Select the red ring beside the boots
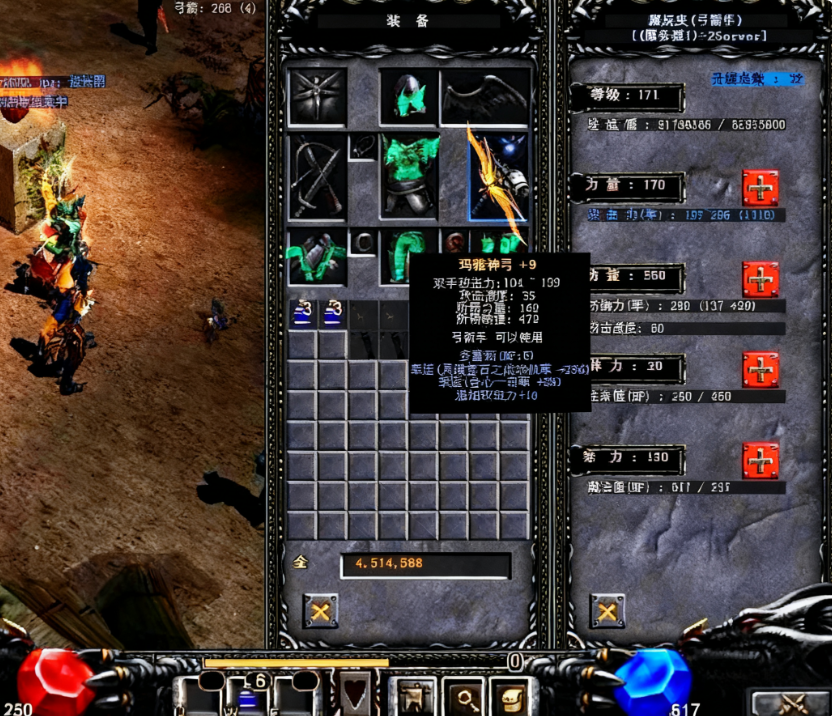Screen dimensions: 832x716 click(455, 243)
